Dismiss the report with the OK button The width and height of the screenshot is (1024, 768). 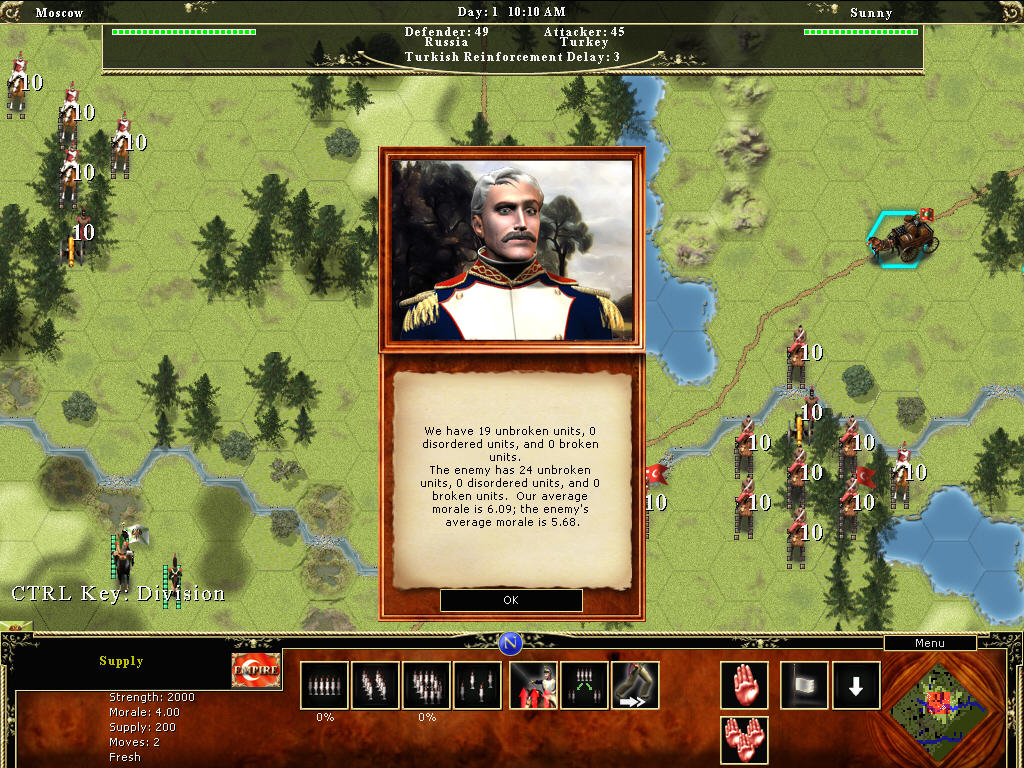click(511, 600)
